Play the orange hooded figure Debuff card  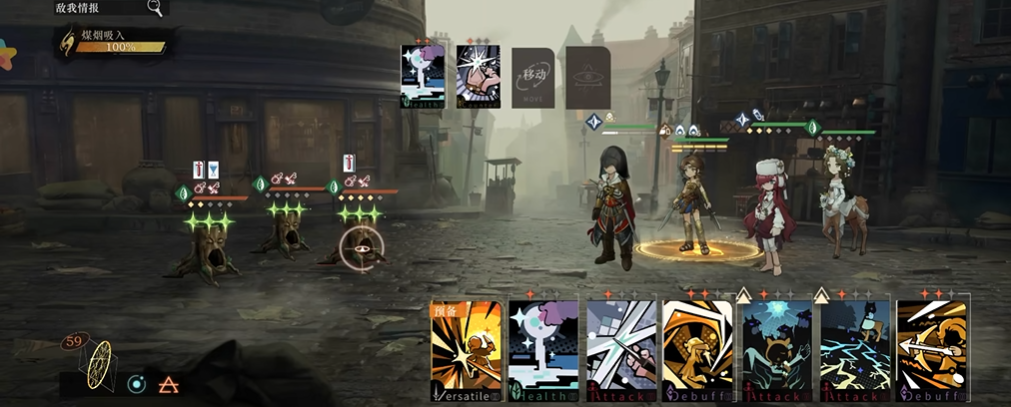pos(697,351)
